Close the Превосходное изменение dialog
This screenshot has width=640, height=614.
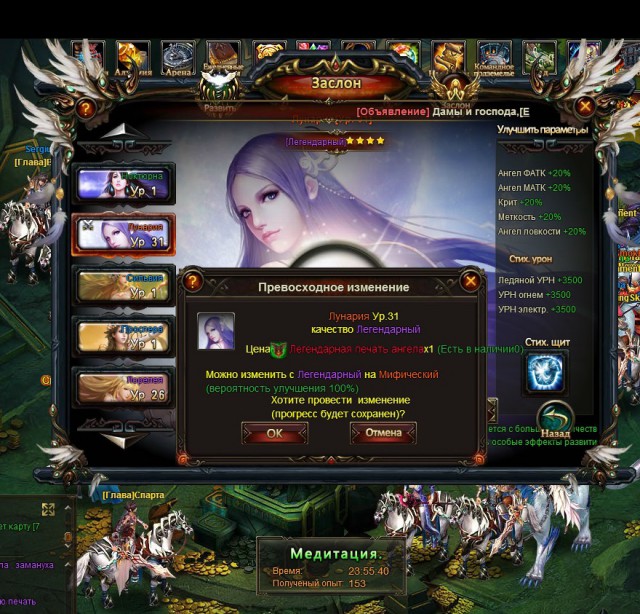click(x=470, y=281)
